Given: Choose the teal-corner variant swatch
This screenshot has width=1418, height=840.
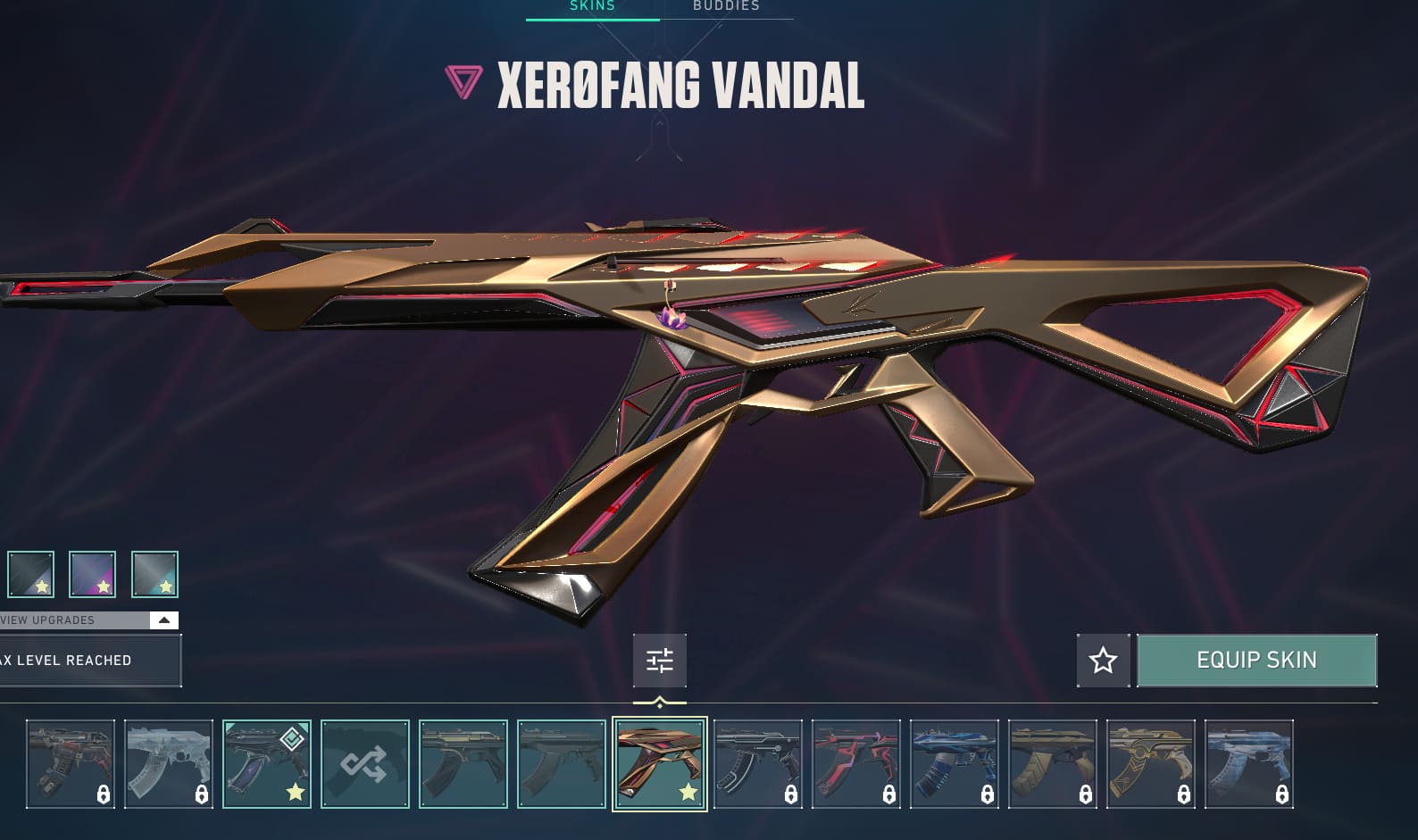Looking at the screenshot, I should coord(154,574).
